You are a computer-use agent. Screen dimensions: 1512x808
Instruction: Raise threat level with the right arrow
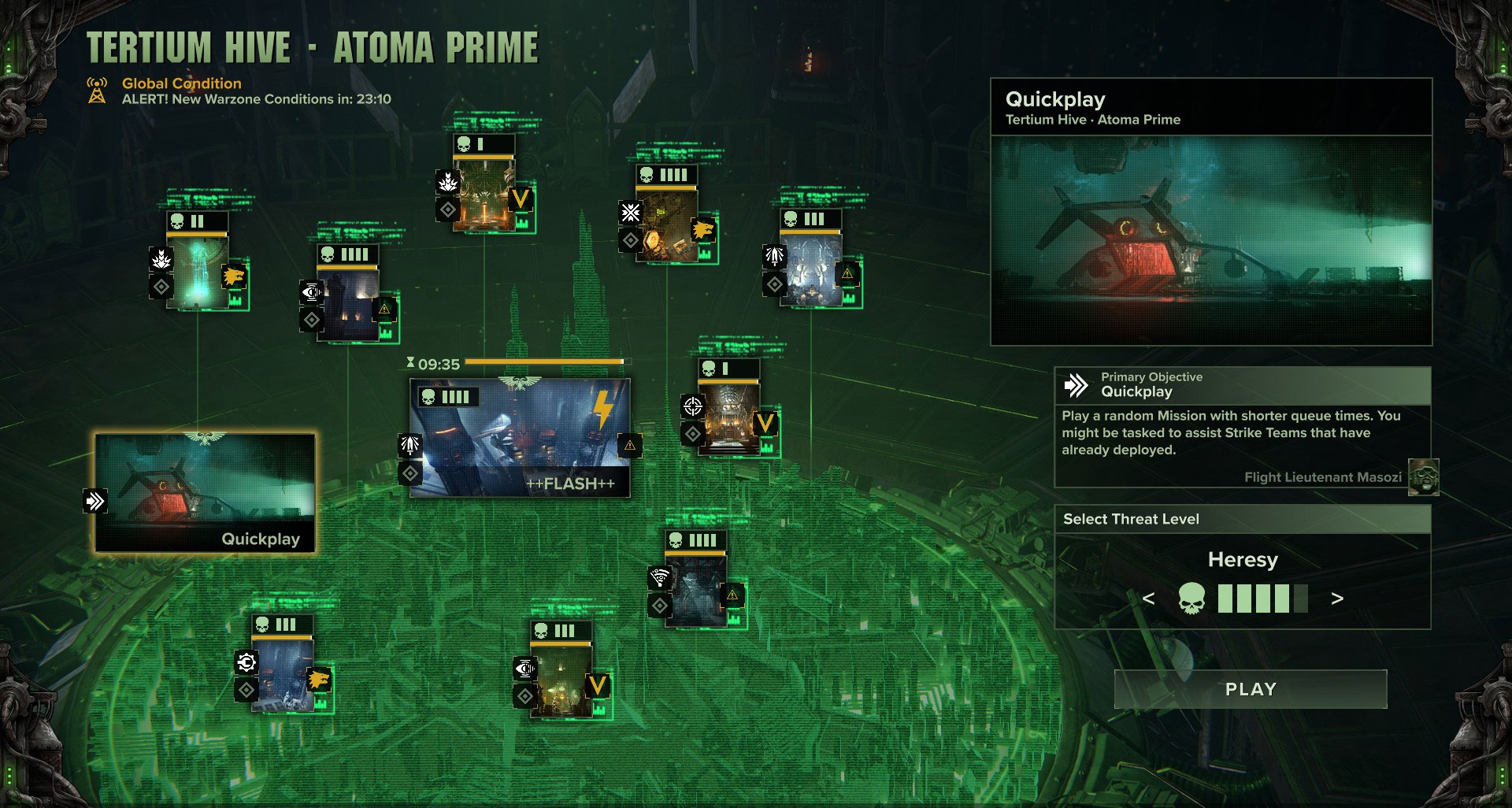coord(1336,600)
